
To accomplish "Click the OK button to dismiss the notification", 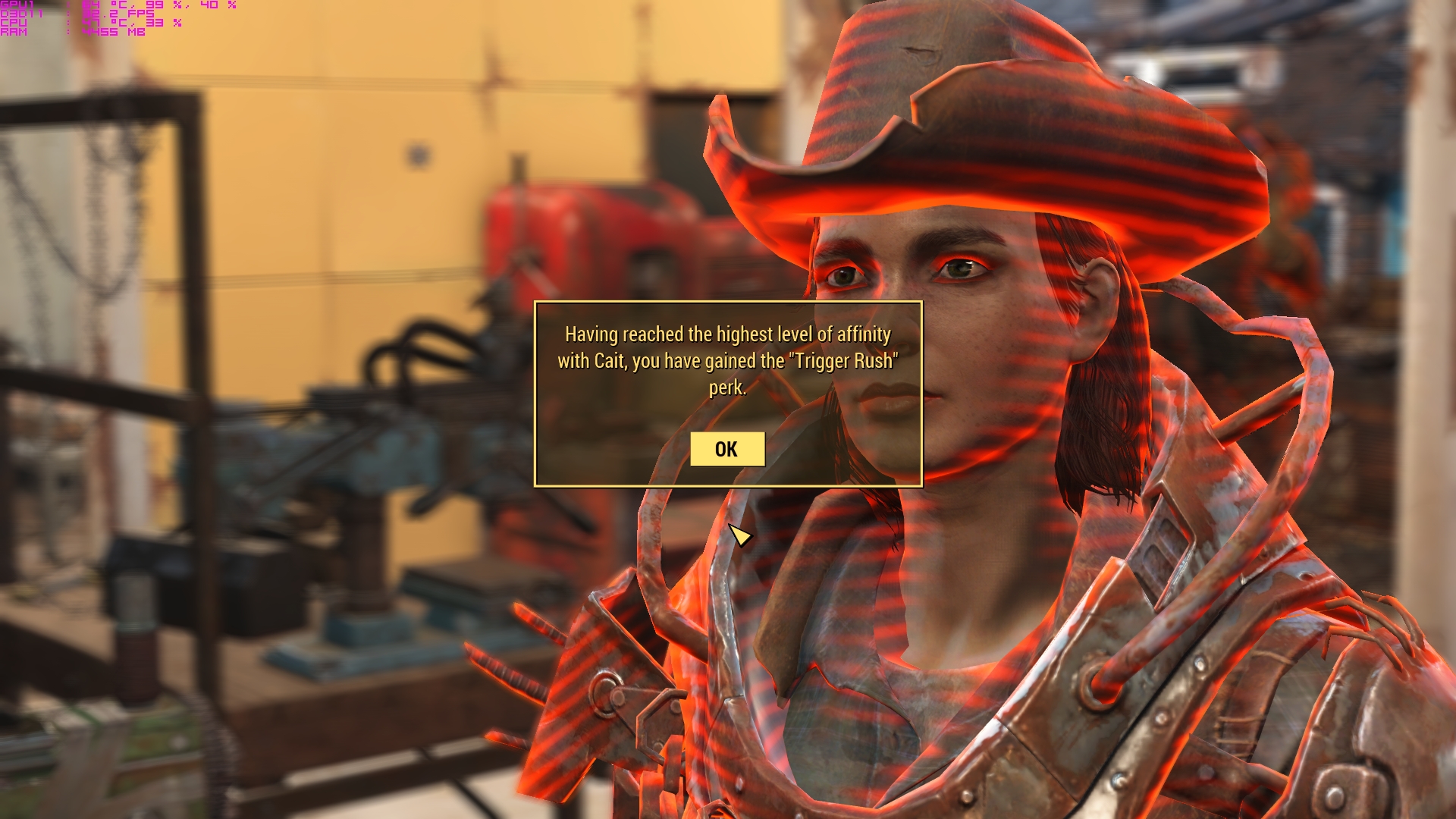I will click(x=726, y=448).
